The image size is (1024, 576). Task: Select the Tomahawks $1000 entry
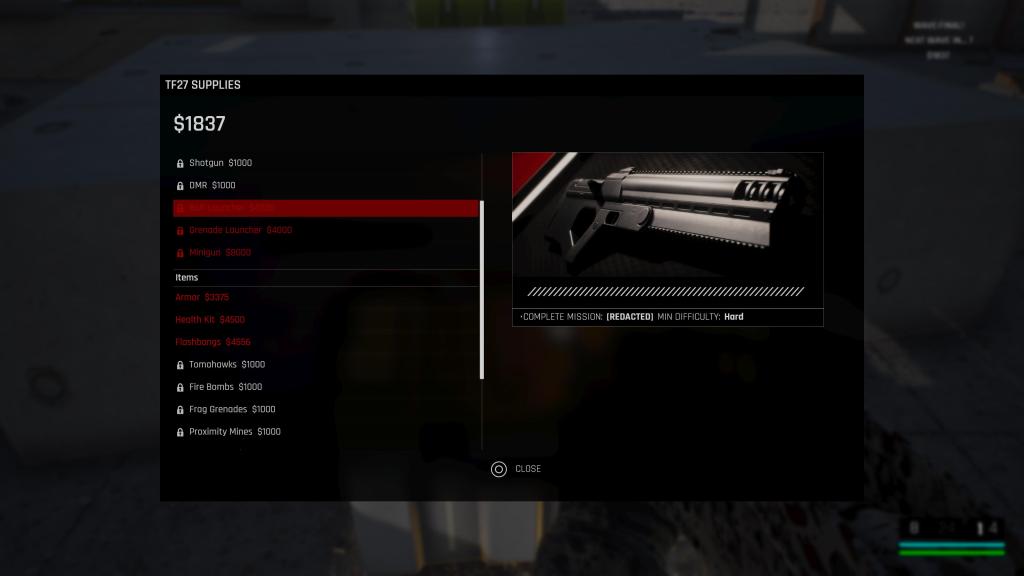pyautogui.click(x=227, y=365)
